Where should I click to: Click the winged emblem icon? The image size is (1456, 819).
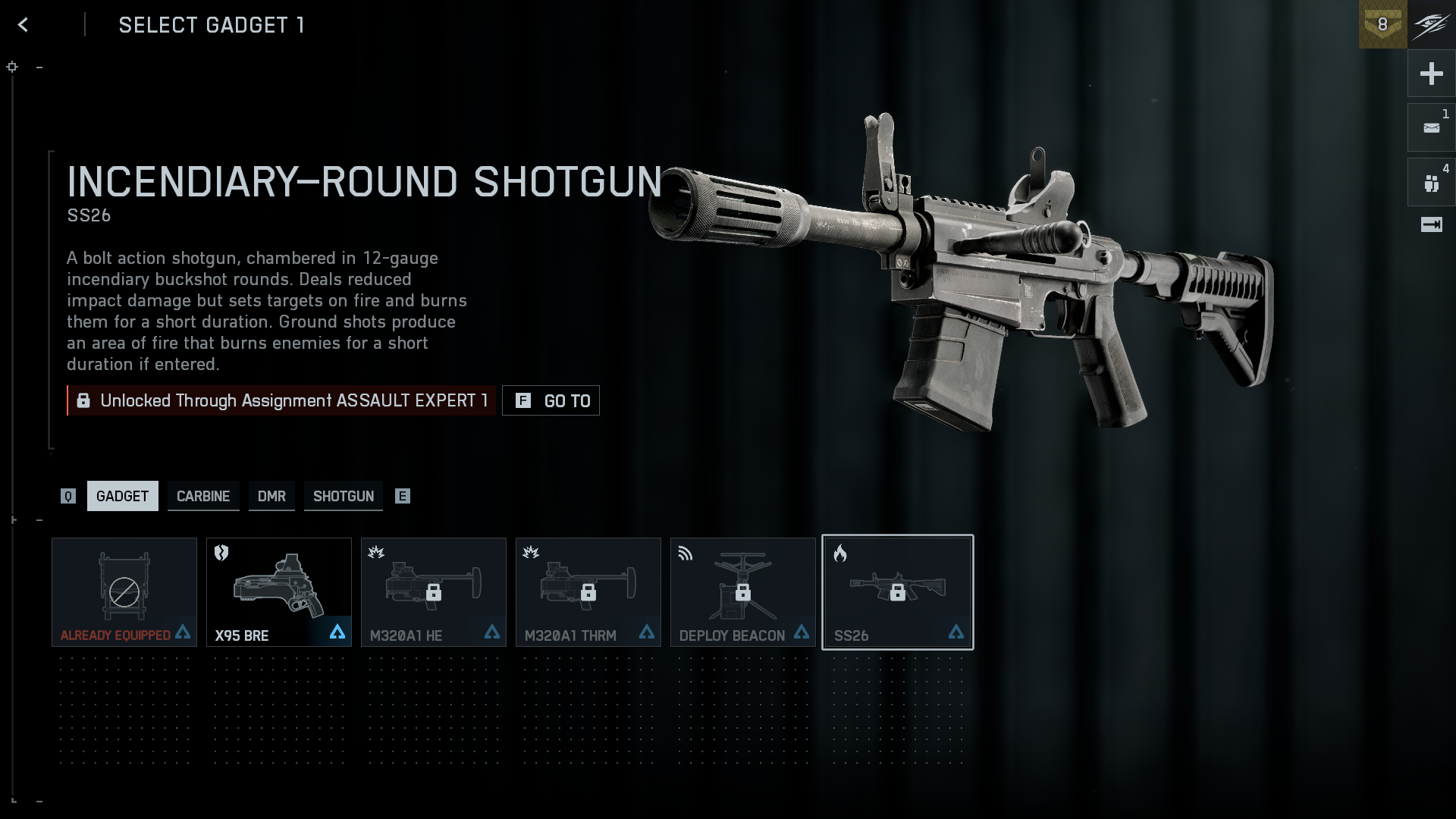(1432, 24)
